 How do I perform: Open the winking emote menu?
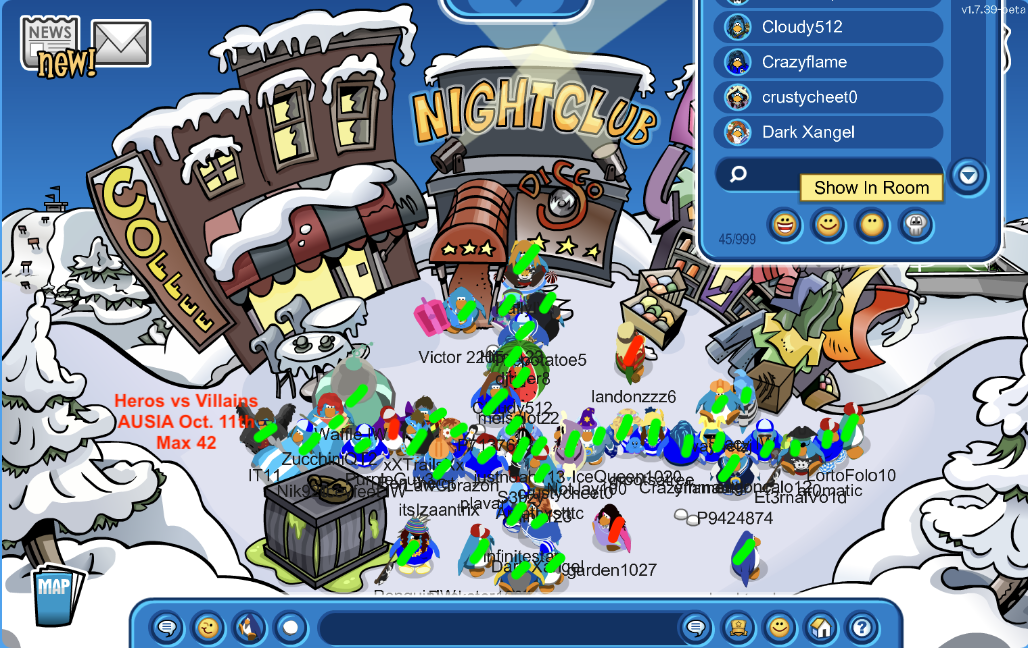pyautogui.click(x=208, y=628)
